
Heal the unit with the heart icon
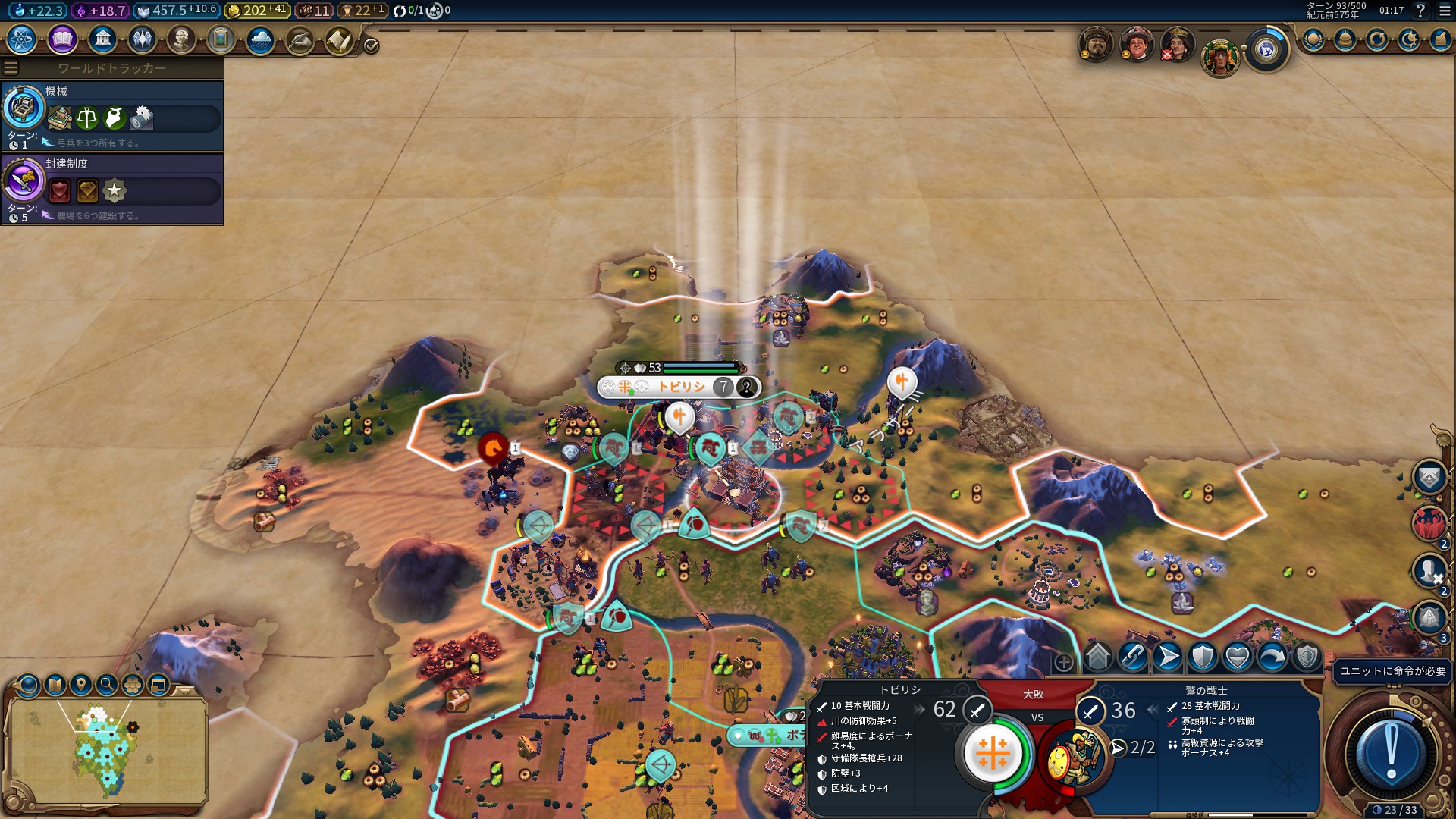1238,657
